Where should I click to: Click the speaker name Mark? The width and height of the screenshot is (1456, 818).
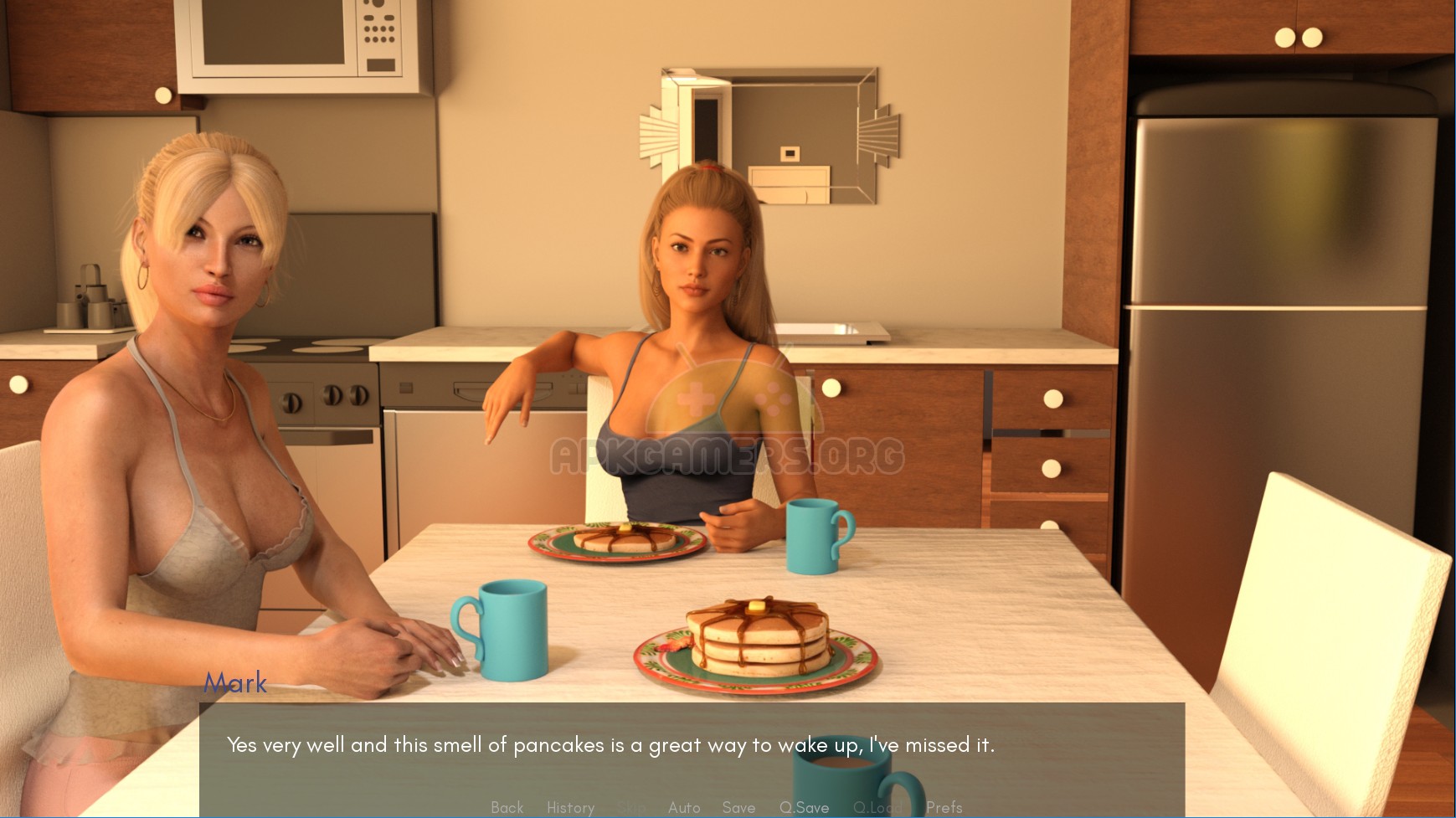click(235, 683)
